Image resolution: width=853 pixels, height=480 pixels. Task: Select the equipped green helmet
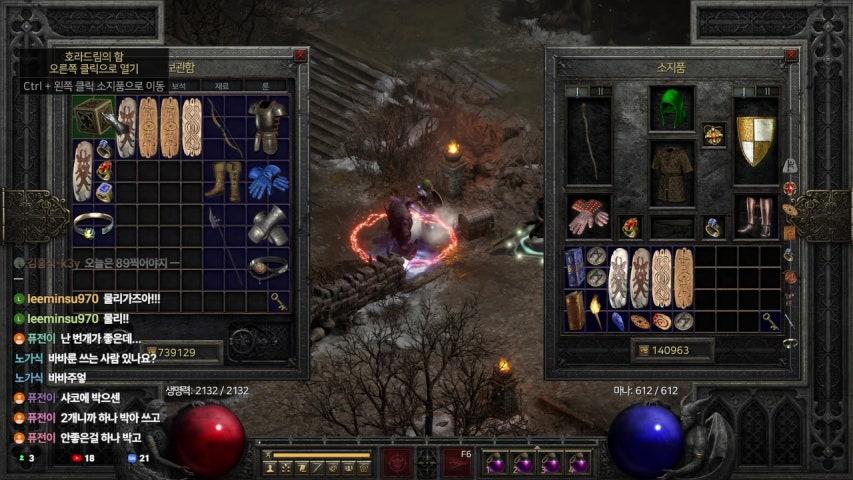pyautogui.click(x=671, y=108)
